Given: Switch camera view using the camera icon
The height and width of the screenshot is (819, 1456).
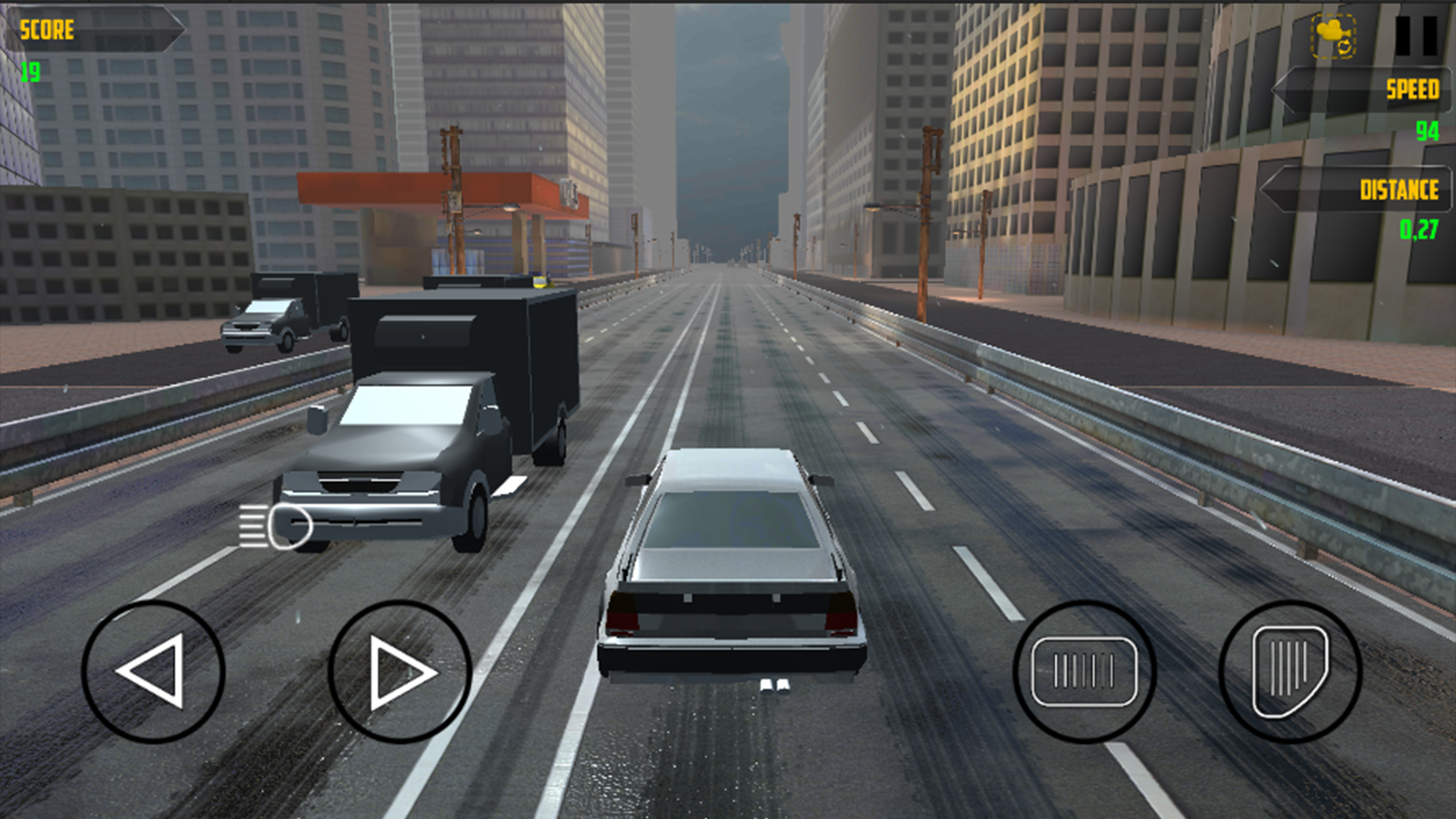Looking at the screenshot, I should point(1335,34).
